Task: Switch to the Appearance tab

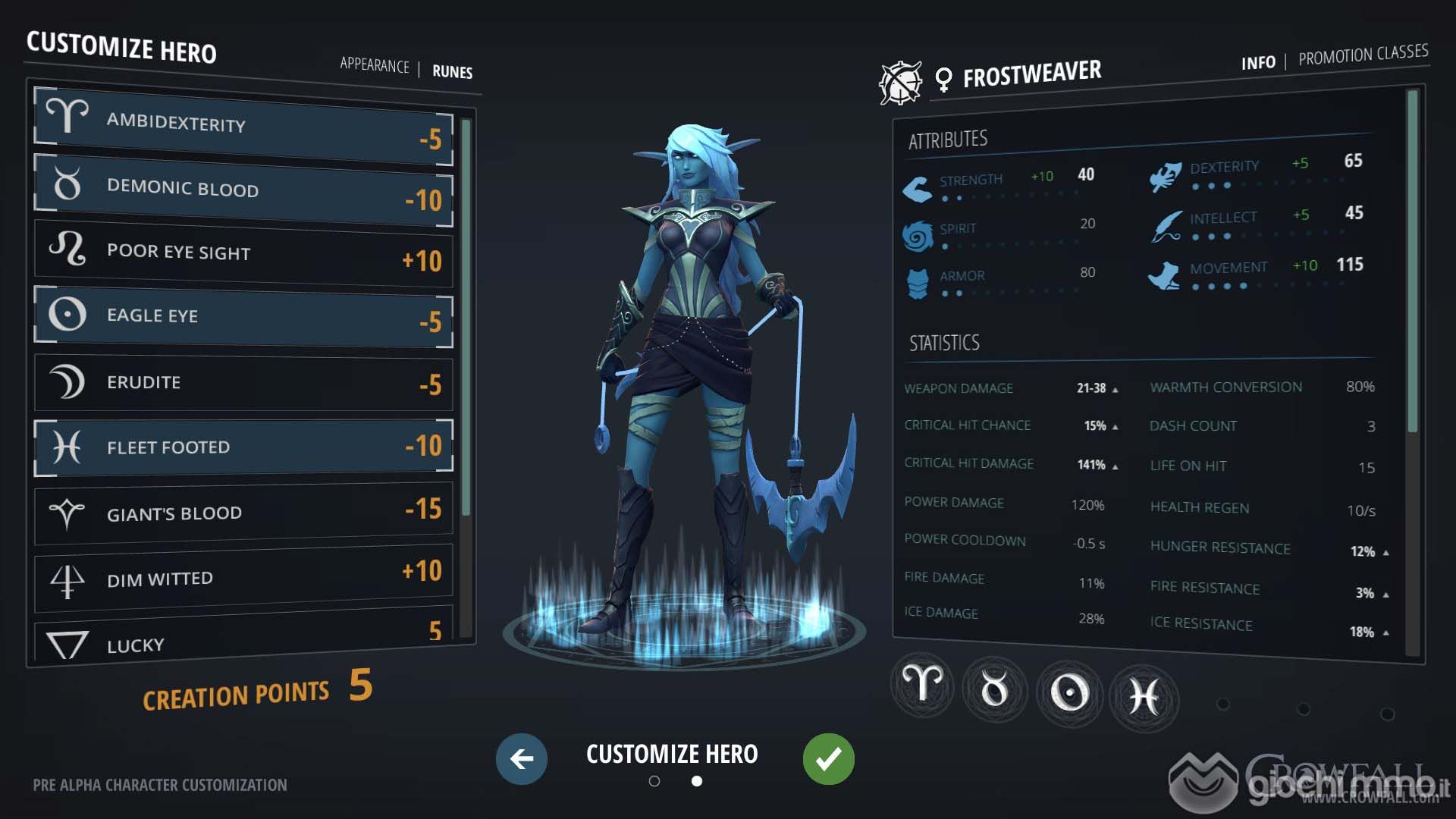Action: [374, 65]
